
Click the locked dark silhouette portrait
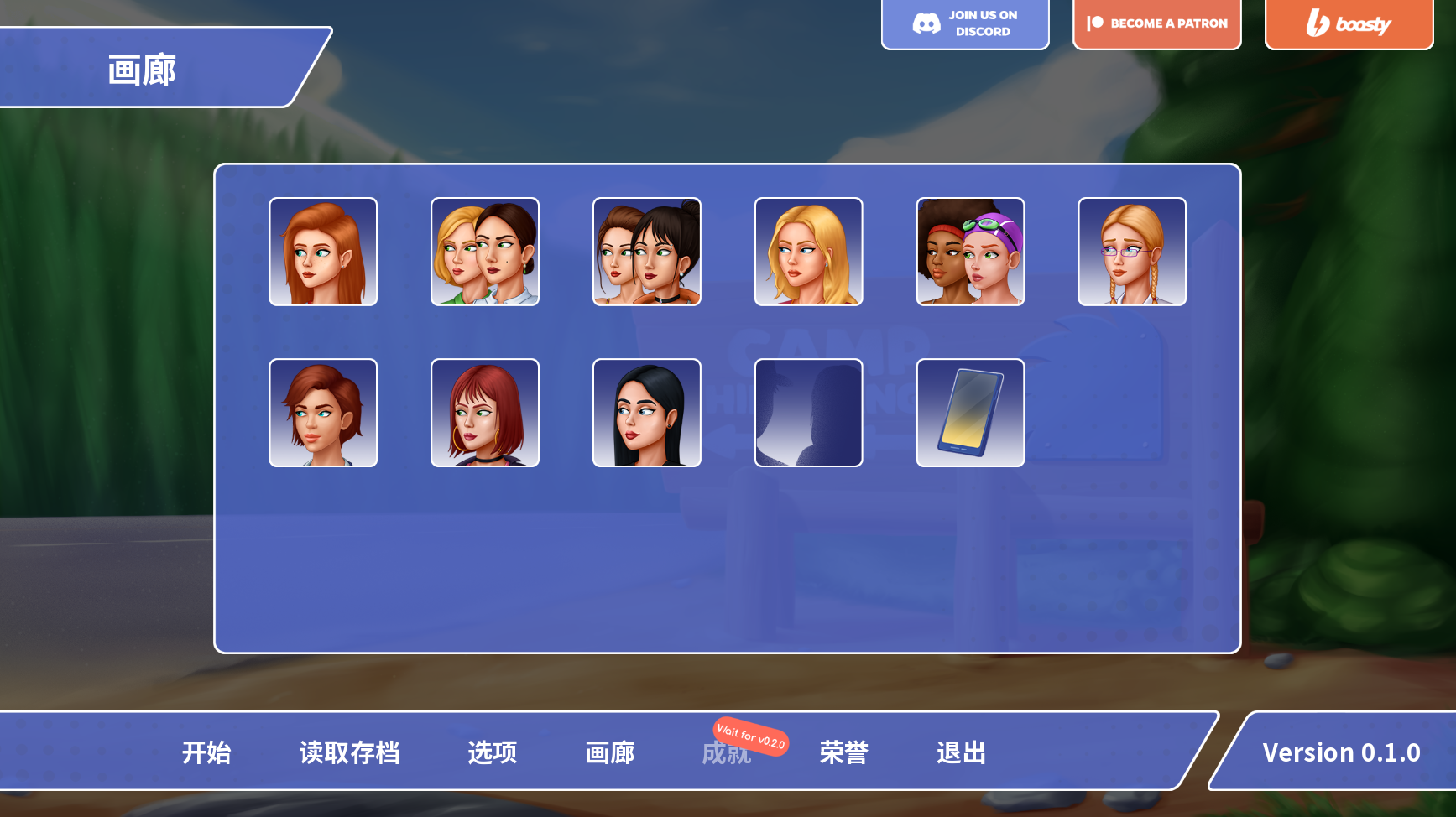(x=809, y=413)
